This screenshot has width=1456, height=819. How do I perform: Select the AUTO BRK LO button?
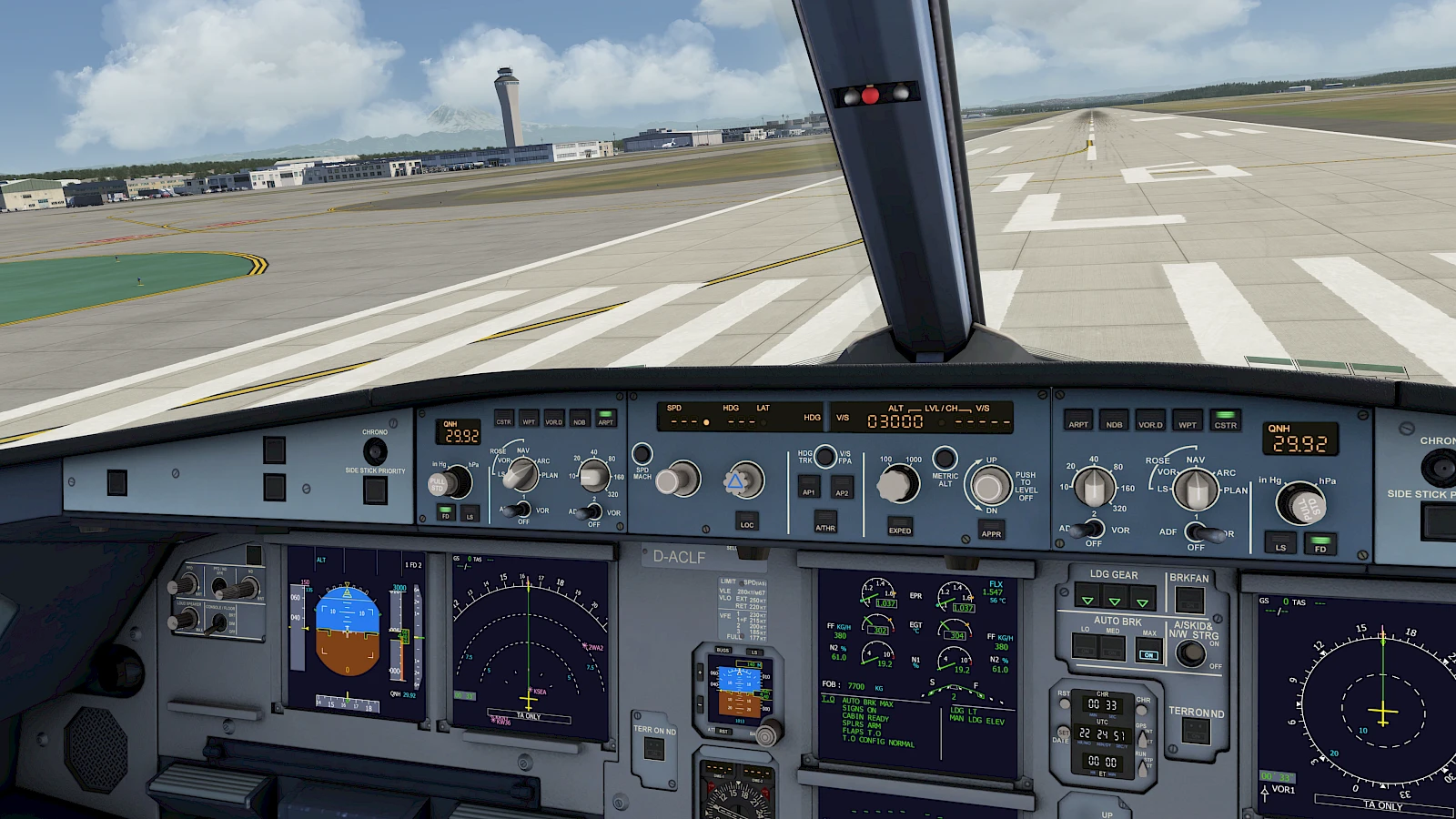(x=1085, y=646)
